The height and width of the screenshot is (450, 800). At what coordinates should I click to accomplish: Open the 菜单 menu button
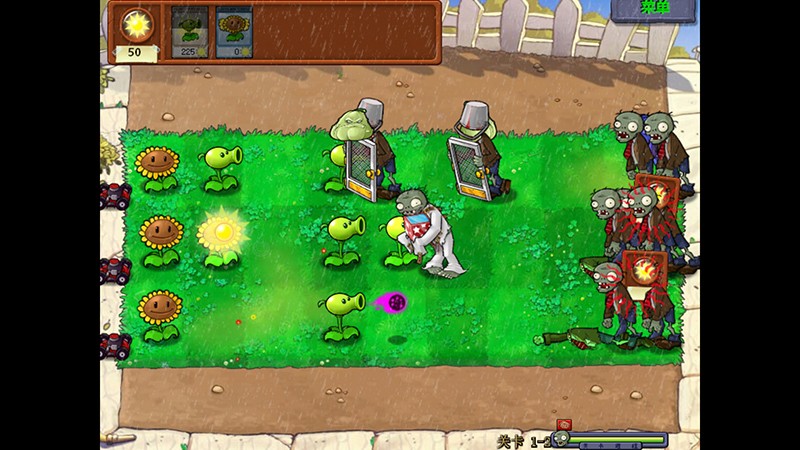(654, 11)
